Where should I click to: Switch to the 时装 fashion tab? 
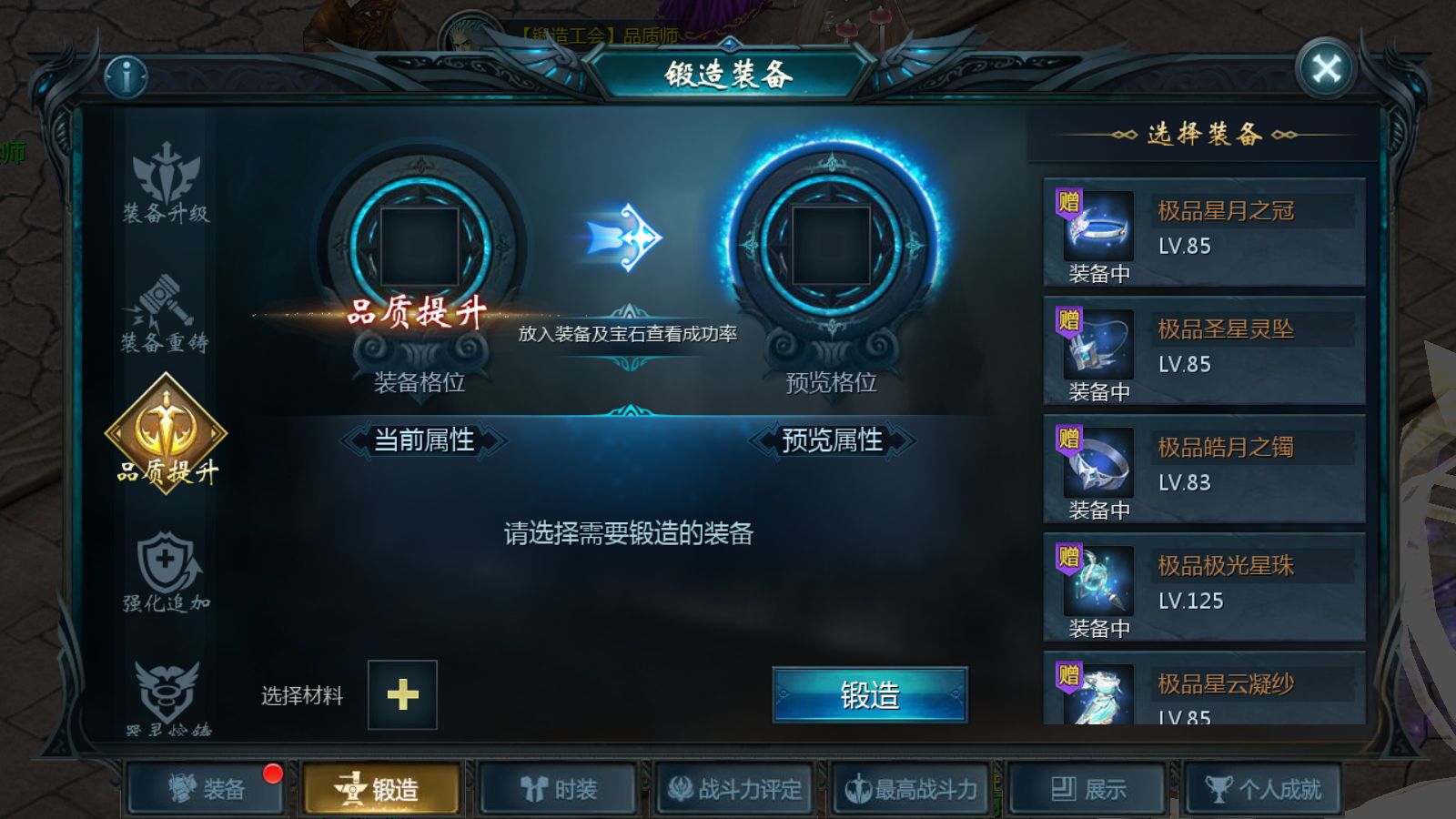coord(558,789)
